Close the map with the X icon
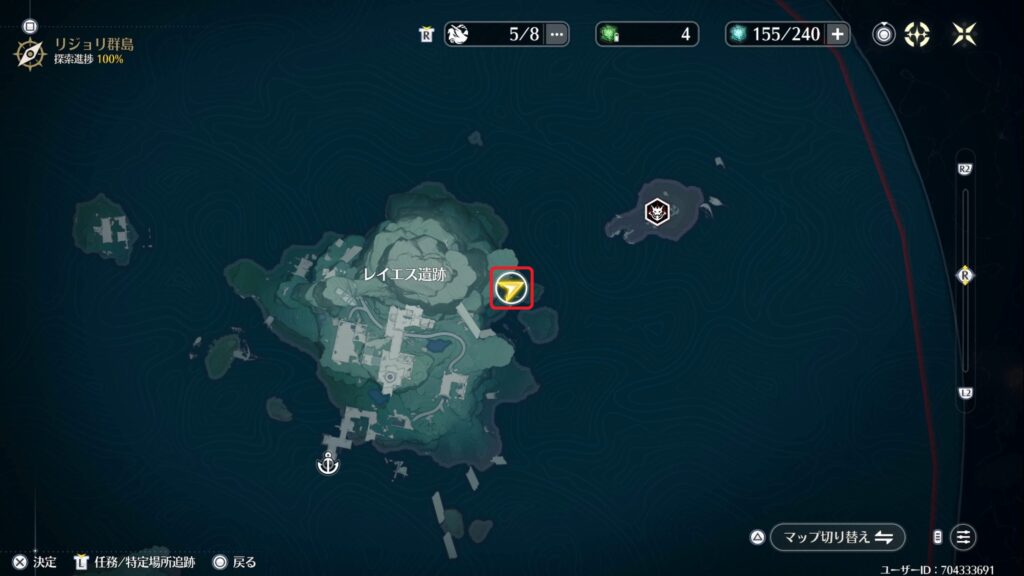Viewport: 1024px width, 576px height. (x=964, y=34)
